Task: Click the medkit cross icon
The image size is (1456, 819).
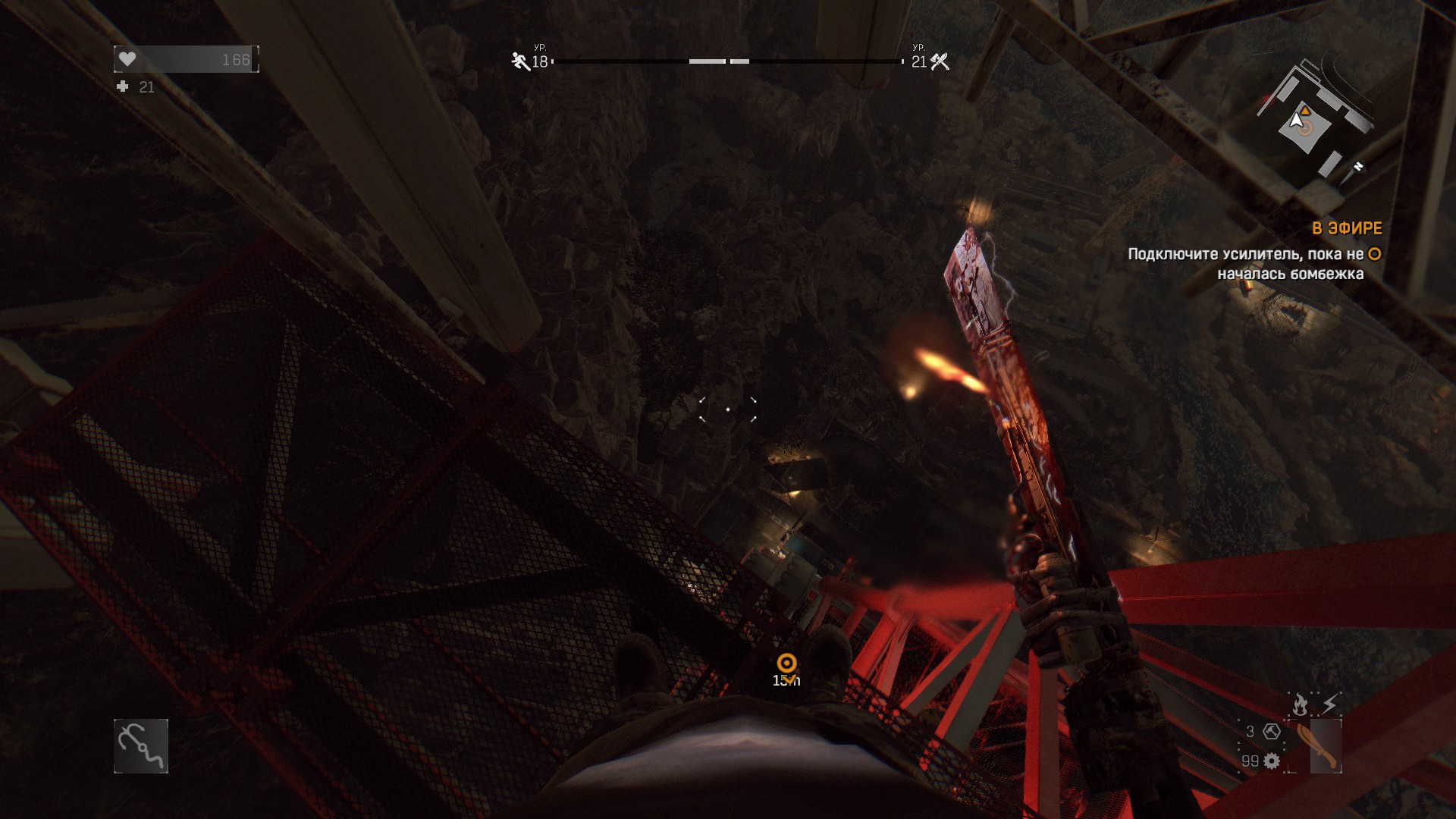Action: pos(123,87)
